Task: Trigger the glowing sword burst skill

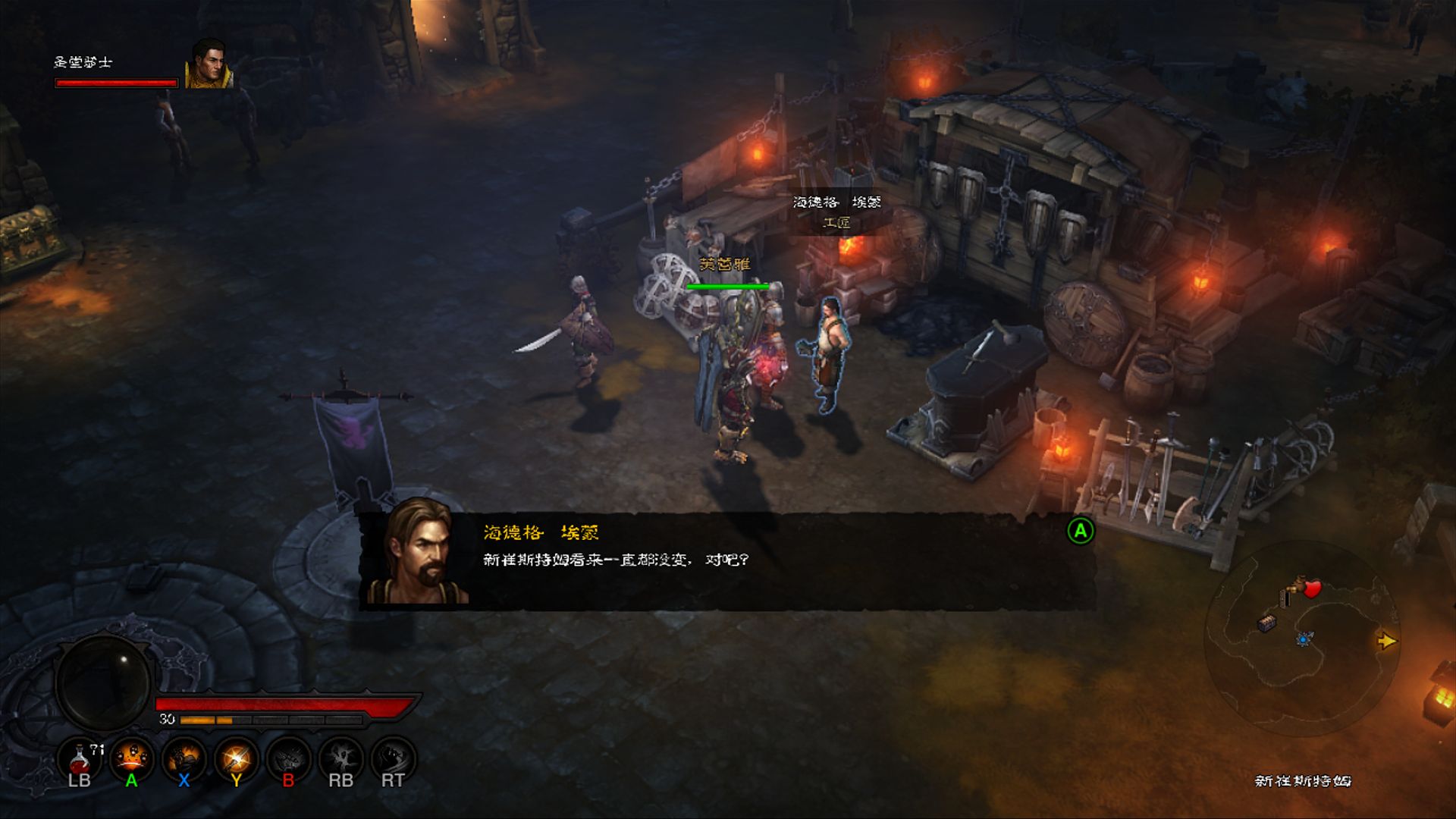Action: 236,758
